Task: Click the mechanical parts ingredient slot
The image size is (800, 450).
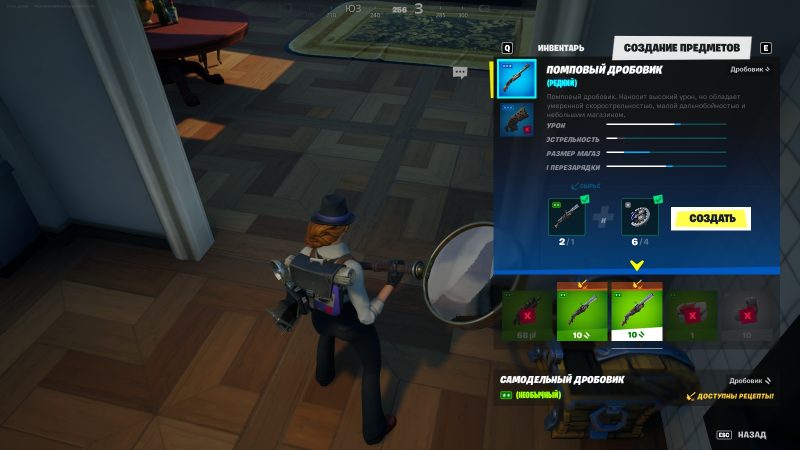Action: click(x=640, y=217)
